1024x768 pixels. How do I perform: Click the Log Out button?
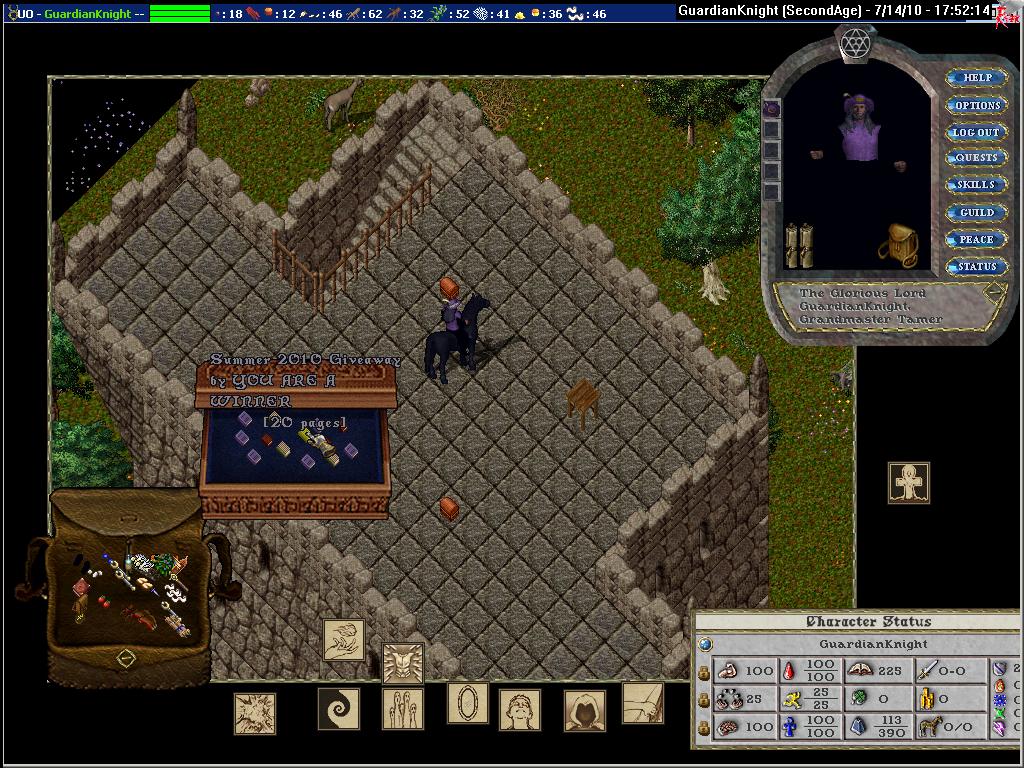tap(976, 132)
